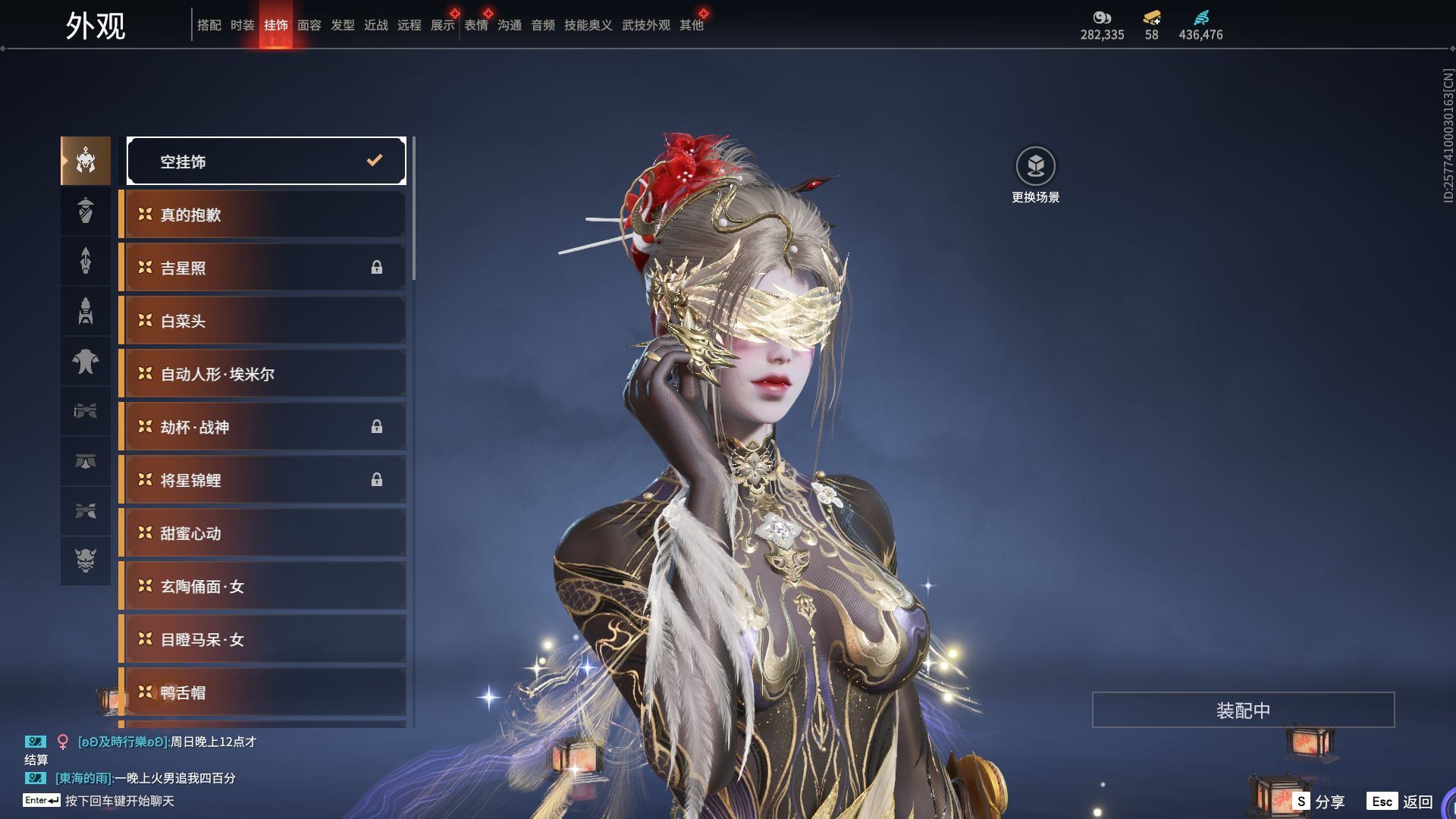The height and width of the screenshot is (819, 1456).
Task: Switch to the 时装 tab
Action: point(242,26)
